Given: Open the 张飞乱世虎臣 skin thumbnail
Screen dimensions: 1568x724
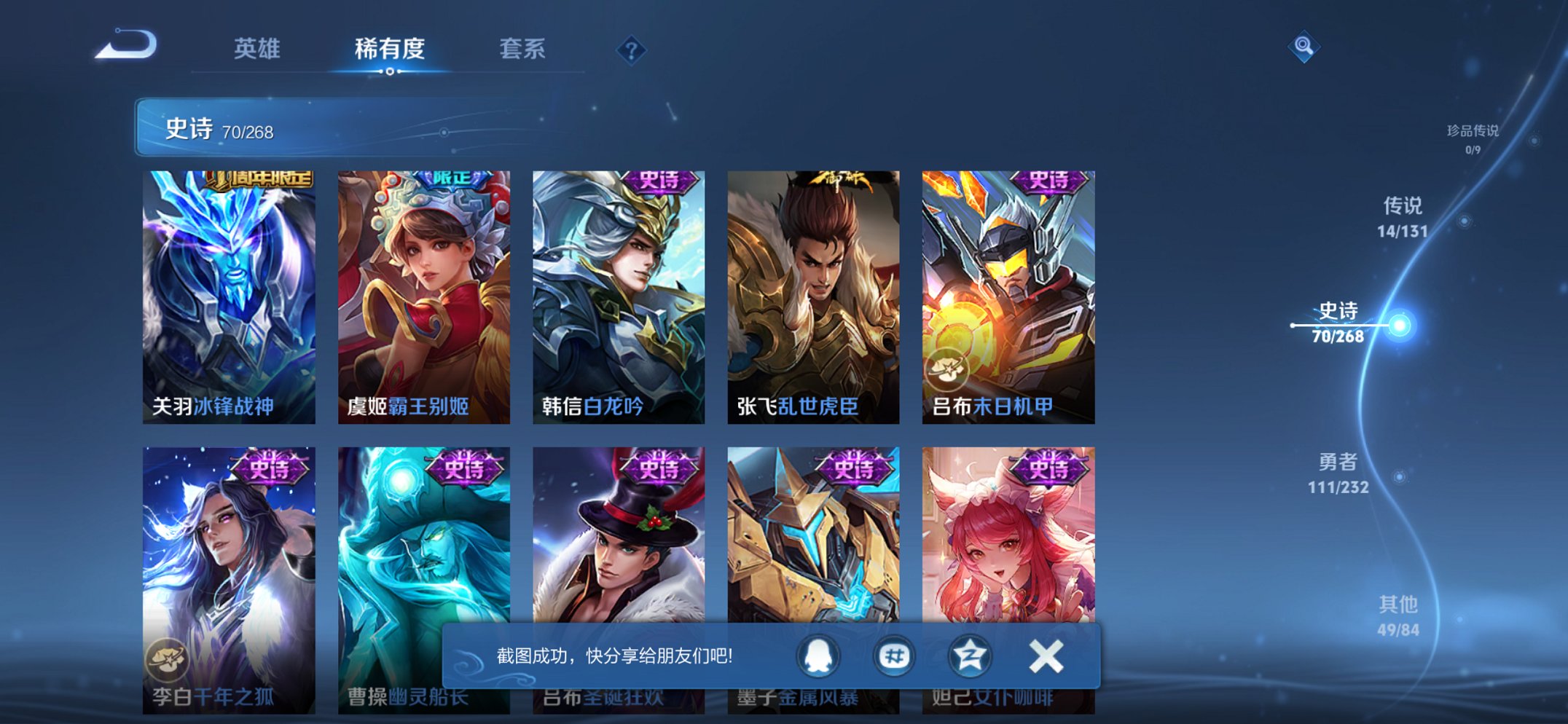Looking at the screenshot, I should (x=813, y=284).
